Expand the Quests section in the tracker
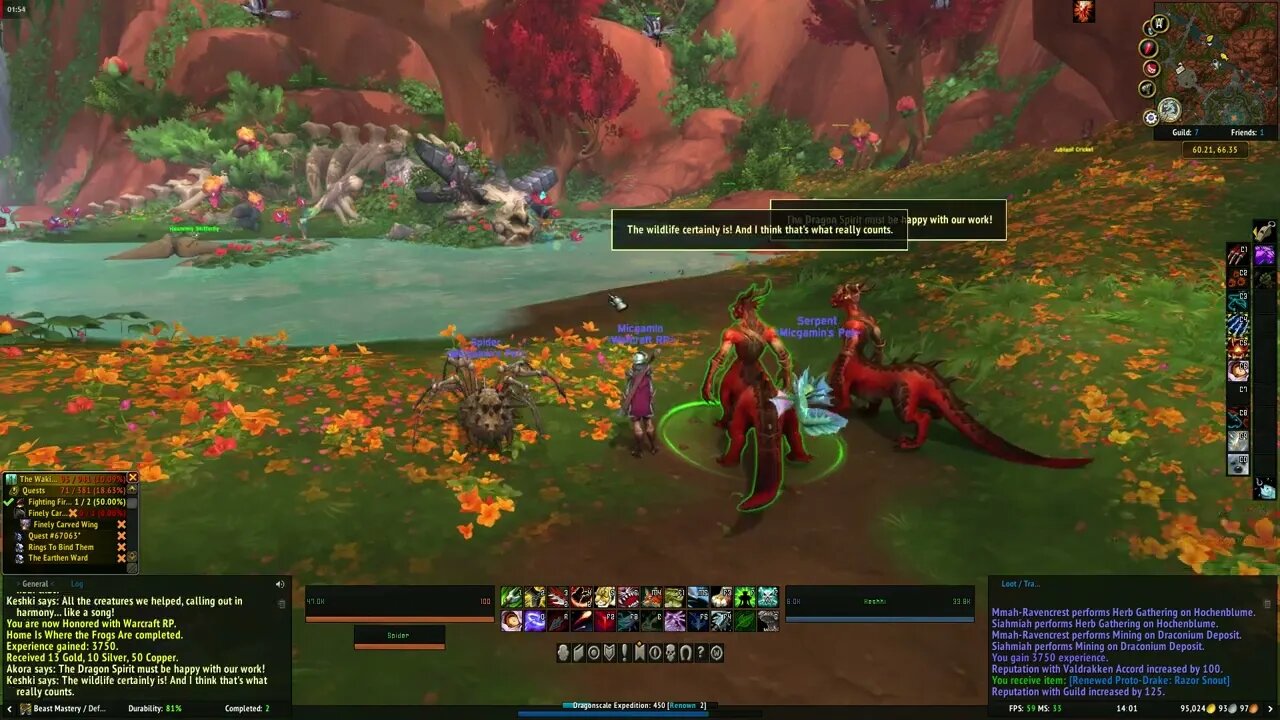1280x720 pixels. click(x=33, y=489)
